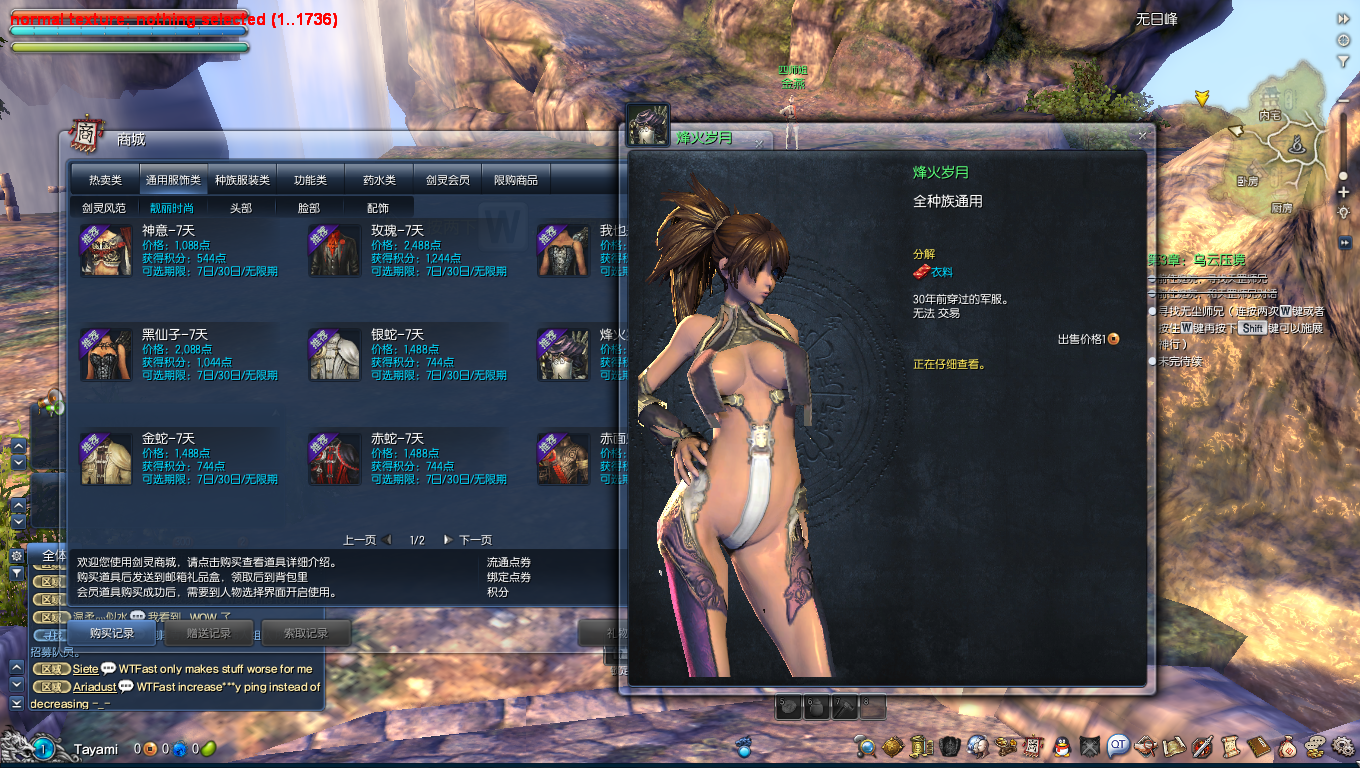Open the 种族服装类 category tab
The height and width of the screenshot is (768, 1360).
point(242,180)
